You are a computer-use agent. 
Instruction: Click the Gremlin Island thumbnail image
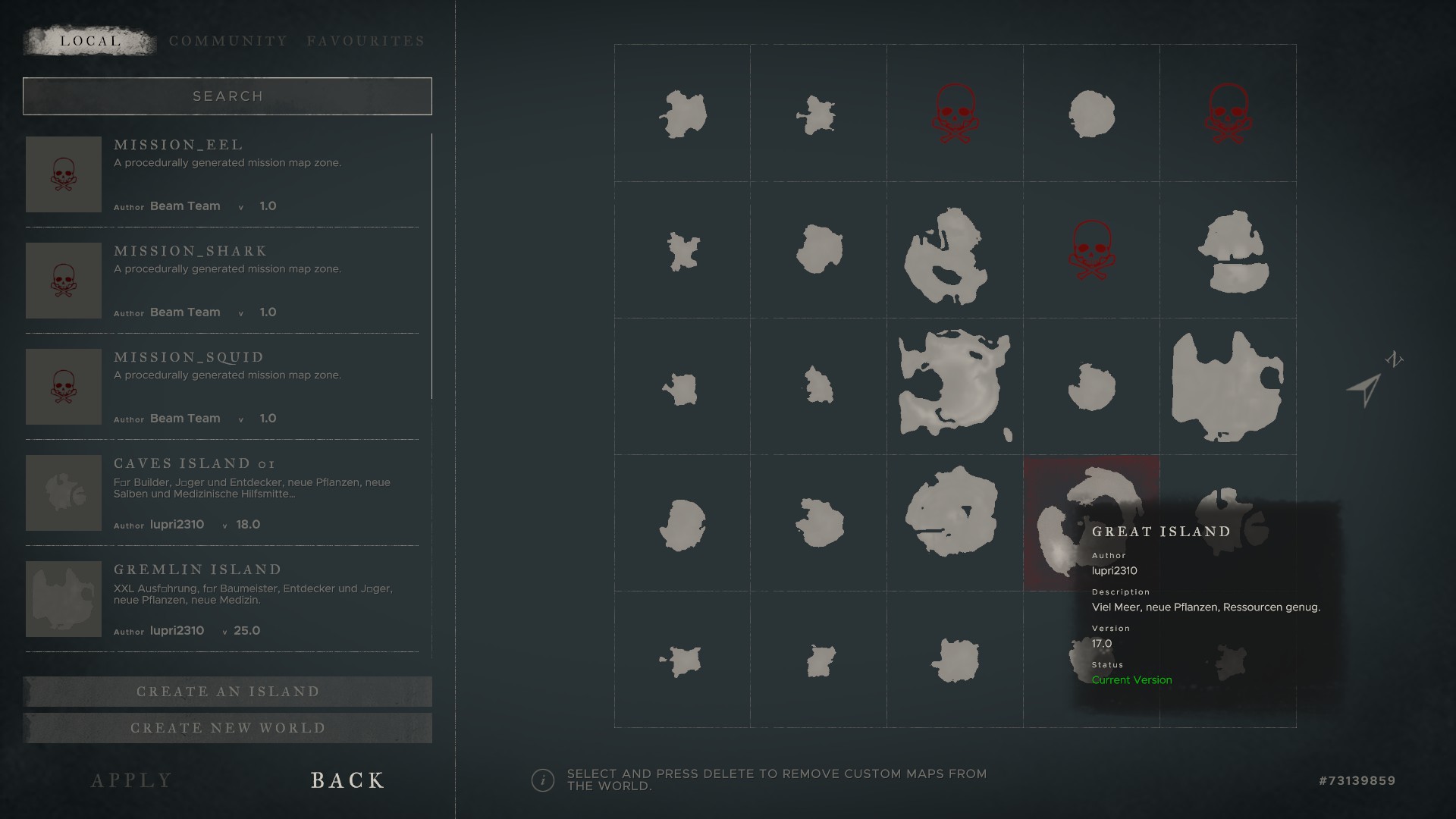(x=64, y=599)
